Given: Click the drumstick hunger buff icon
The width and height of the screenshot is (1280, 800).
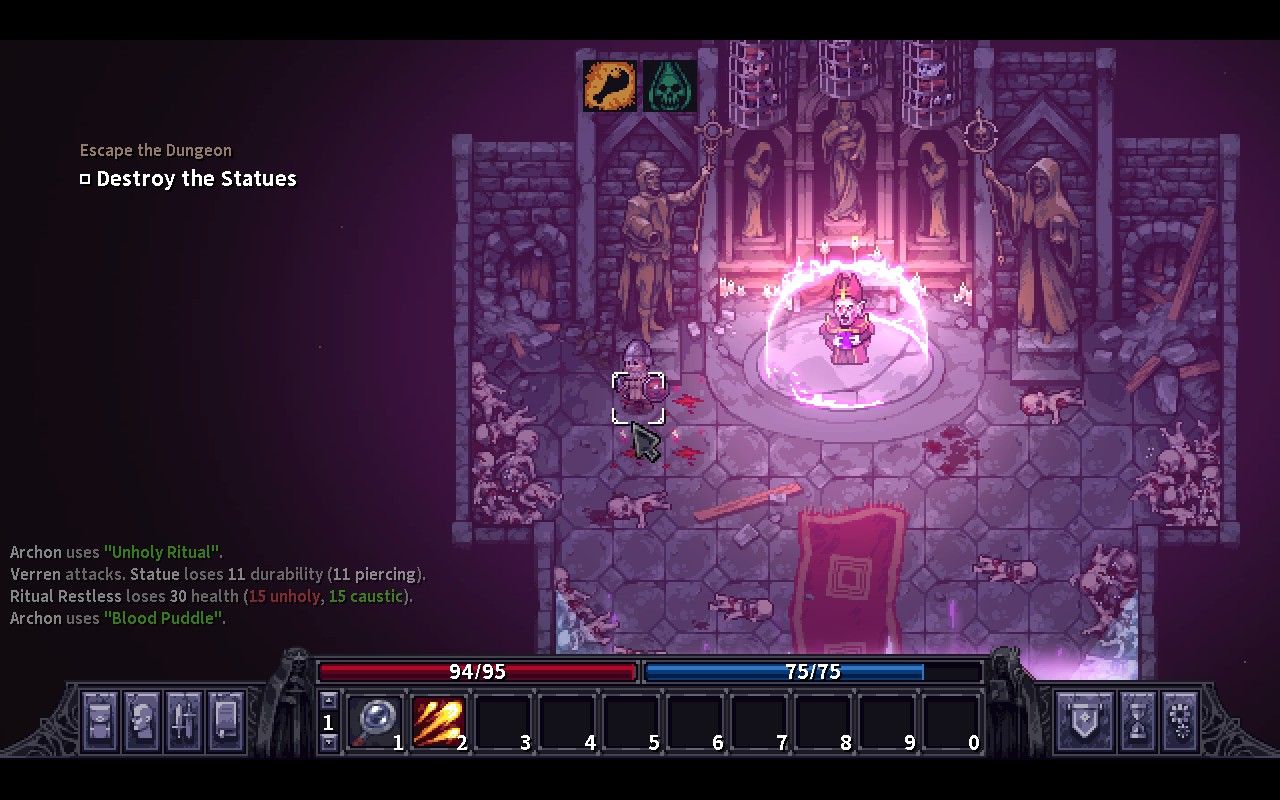Looking at the screenshot, I should pyautogui.click(x=609, y=86).
